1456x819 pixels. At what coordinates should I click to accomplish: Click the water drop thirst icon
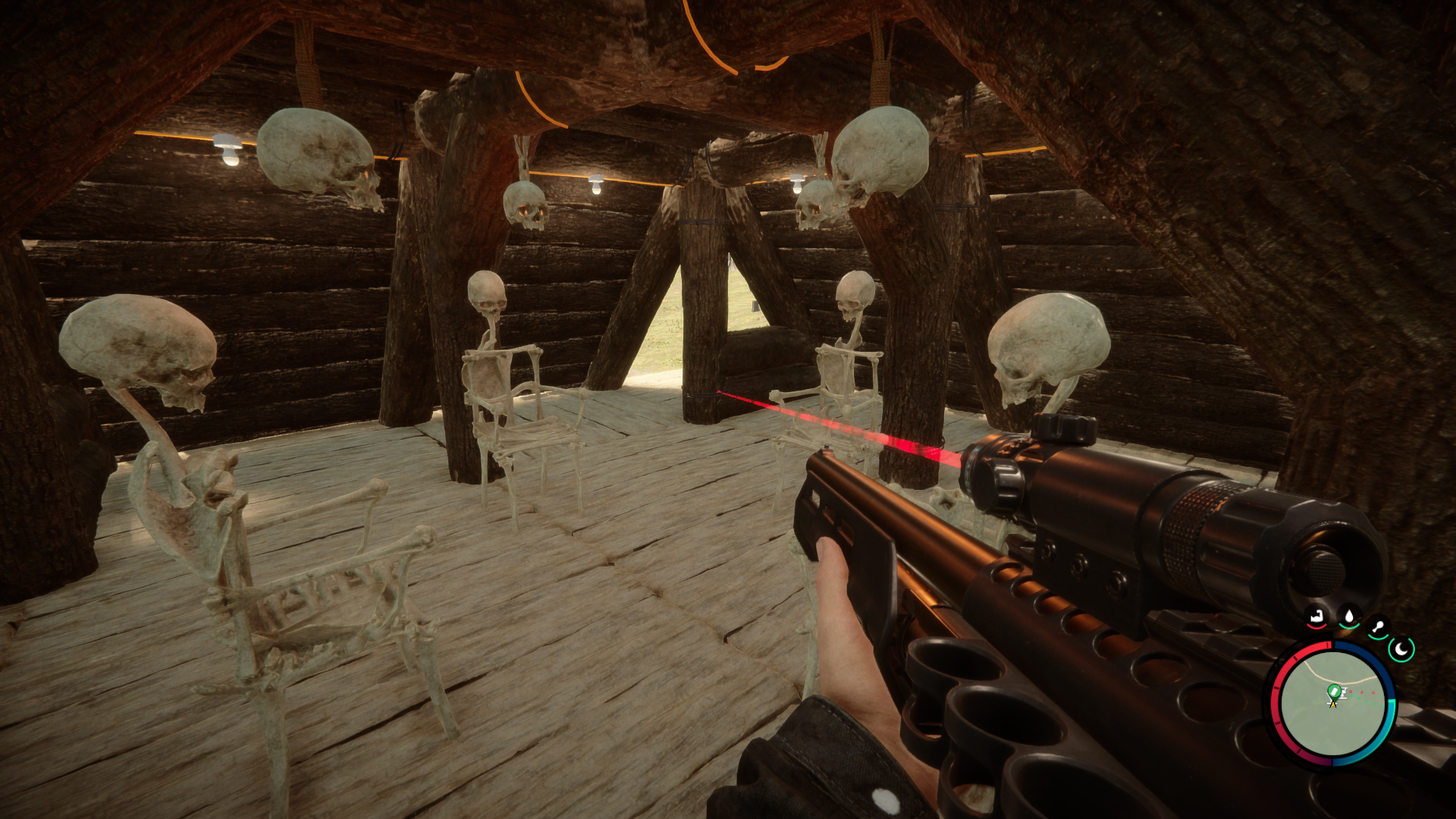(1349, 616)
